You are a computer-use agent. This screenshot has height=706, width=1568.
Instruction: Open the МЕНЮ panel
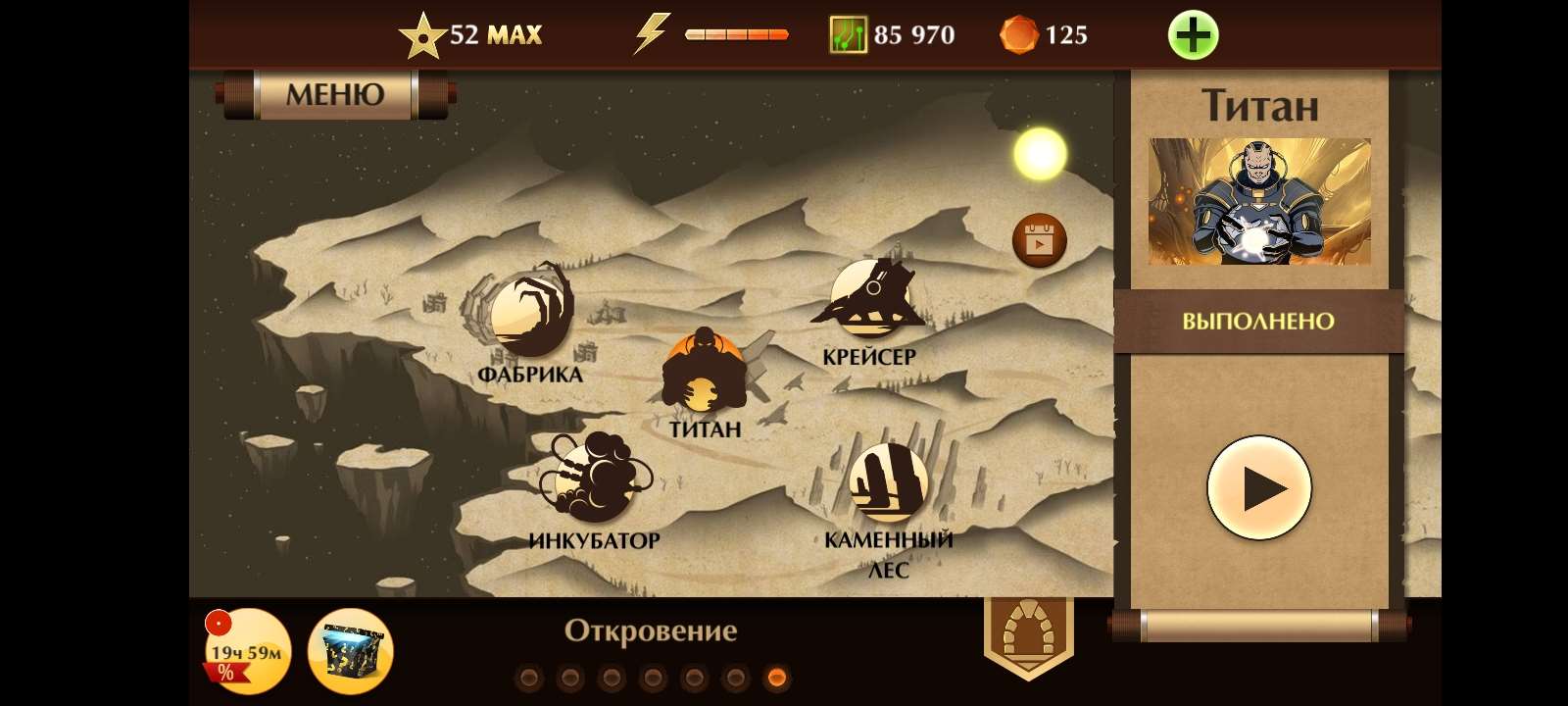pyautogui.click(x=333, y=95)
